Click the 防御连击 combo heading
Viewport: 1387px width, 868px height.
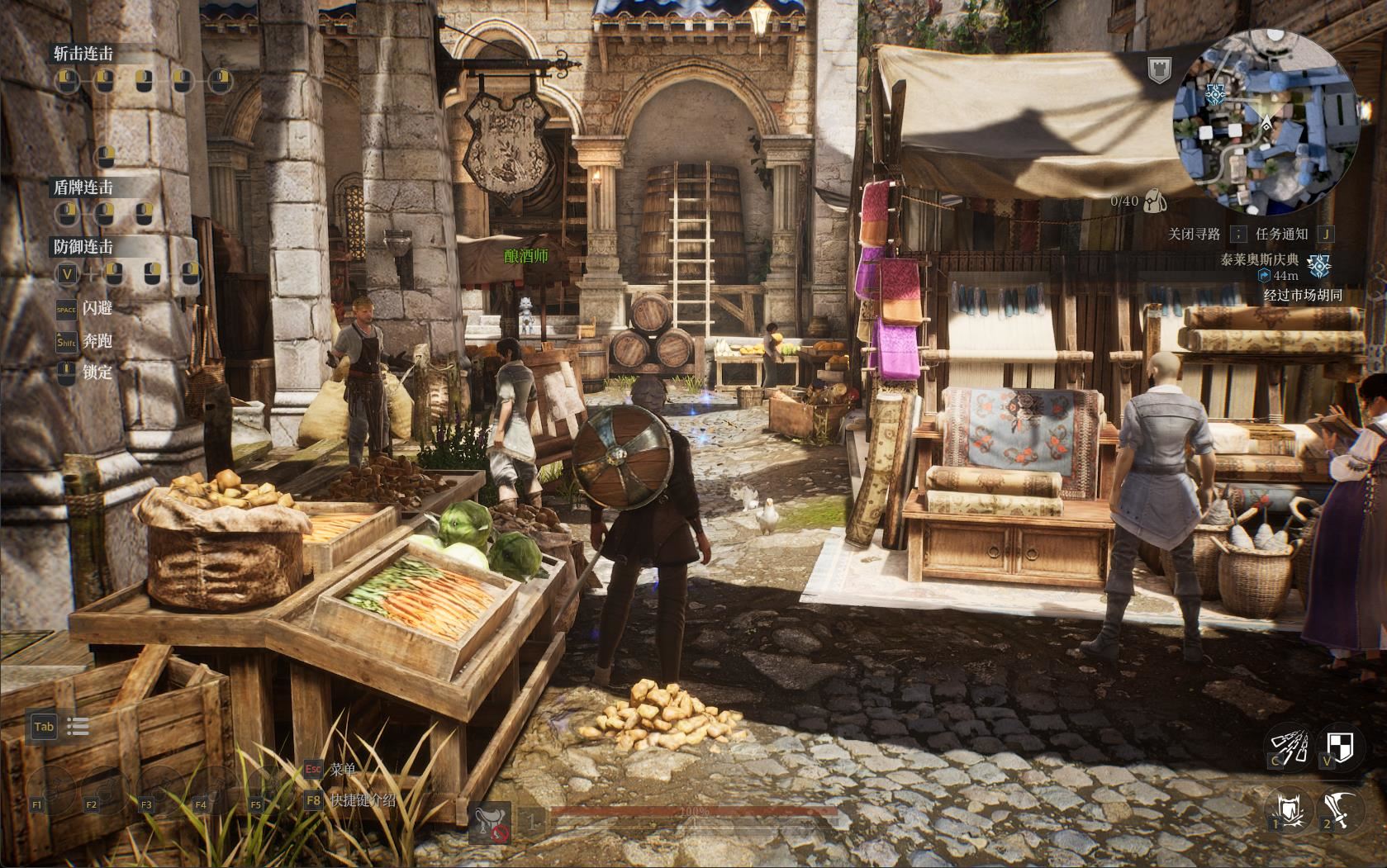coord(83,246)
